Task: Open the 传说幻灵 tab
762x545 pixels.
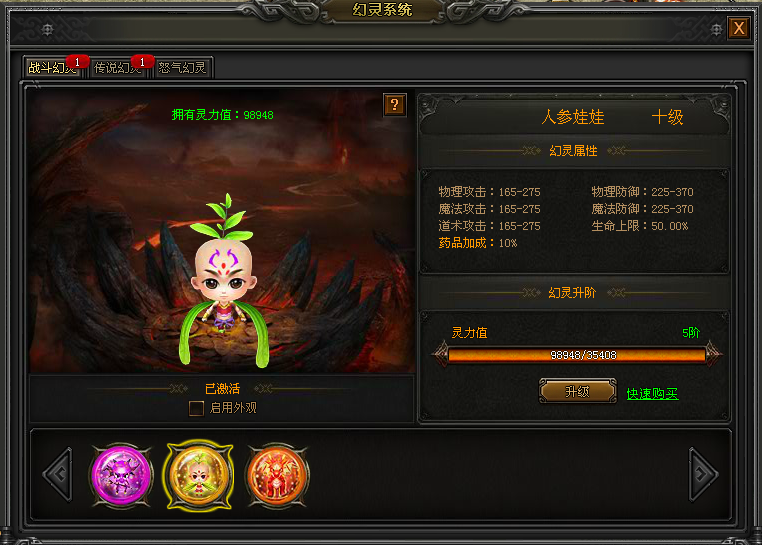Action: click(x=117, y=68)
